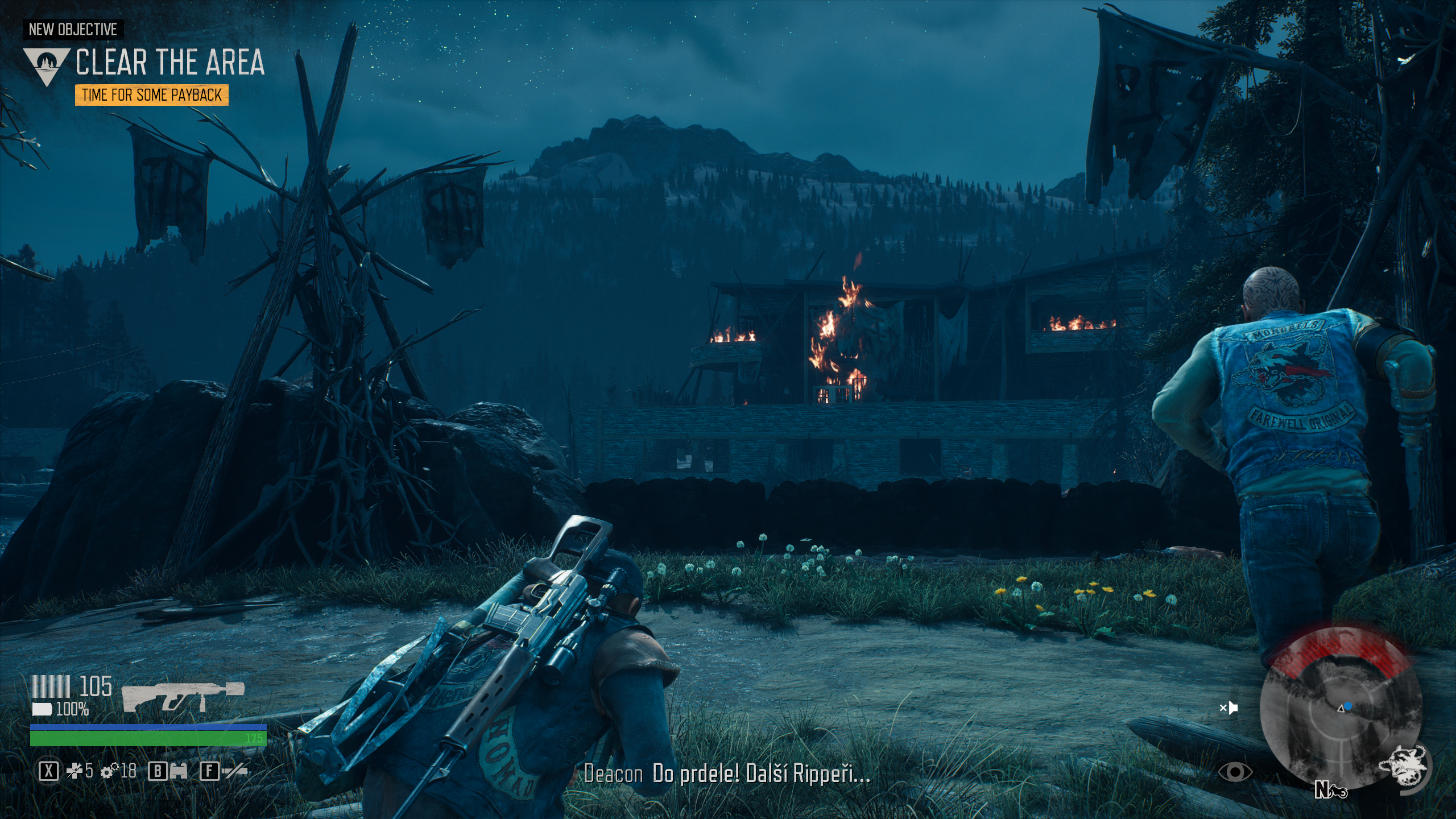Select the scrap gears icon

click(x=109, y=771)
